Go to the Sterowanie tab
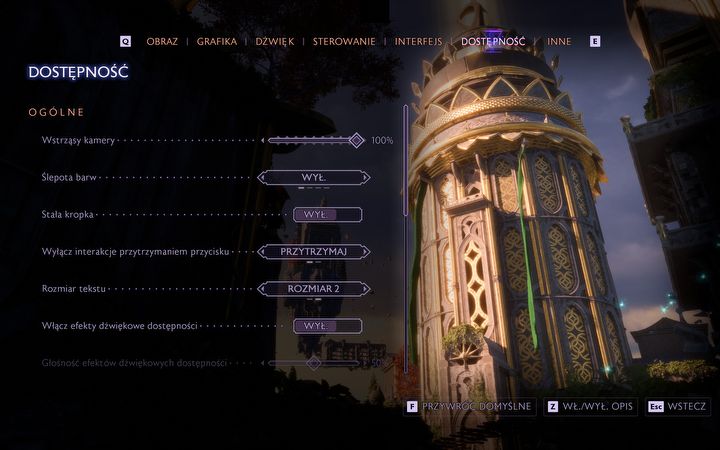 pos(344,42)
